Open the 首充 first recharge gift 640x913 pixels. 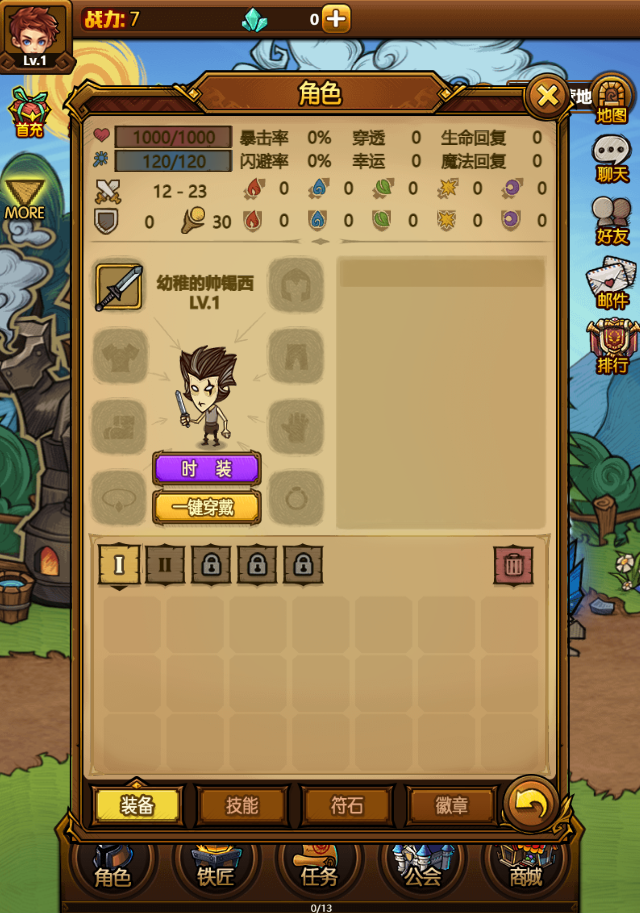28,112
